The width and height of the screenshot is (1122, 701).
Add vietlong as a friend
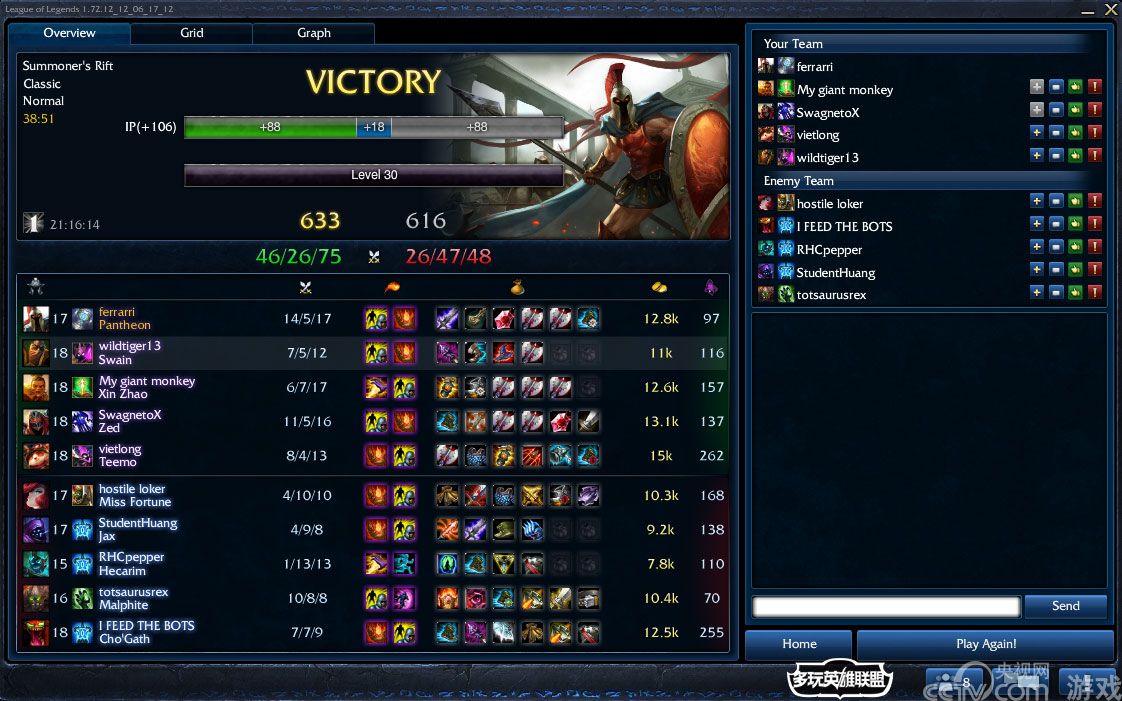(1037, 135)
